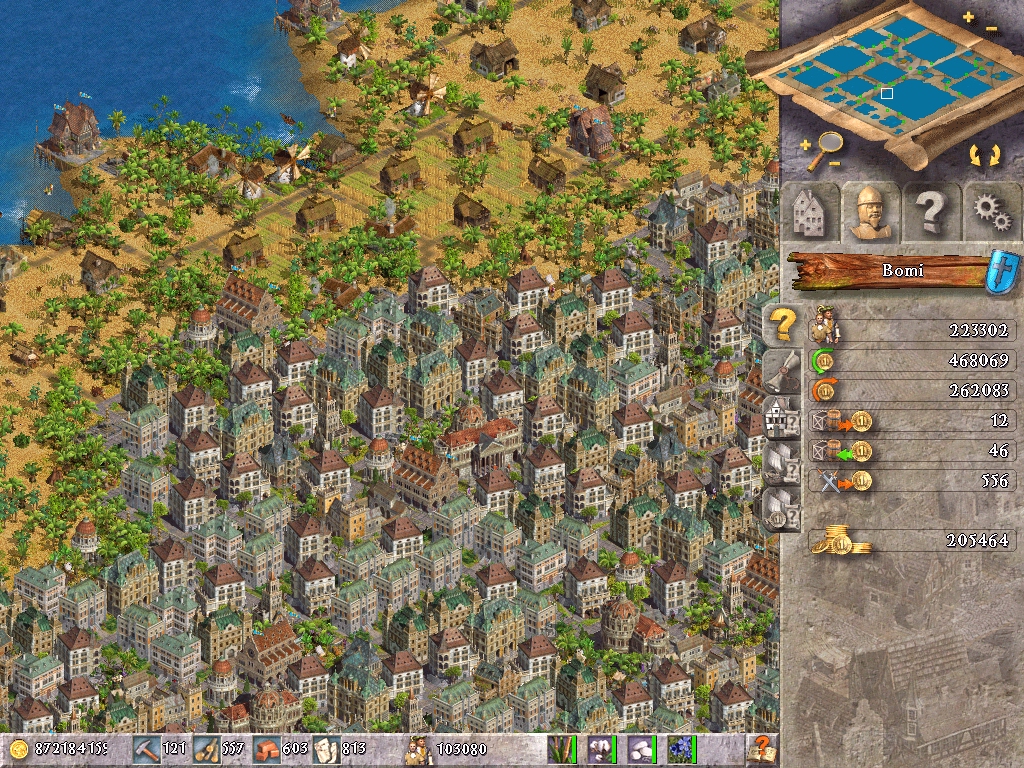Click the blue shield with cross emblem
The image size is (1024, 768).
1001,271
